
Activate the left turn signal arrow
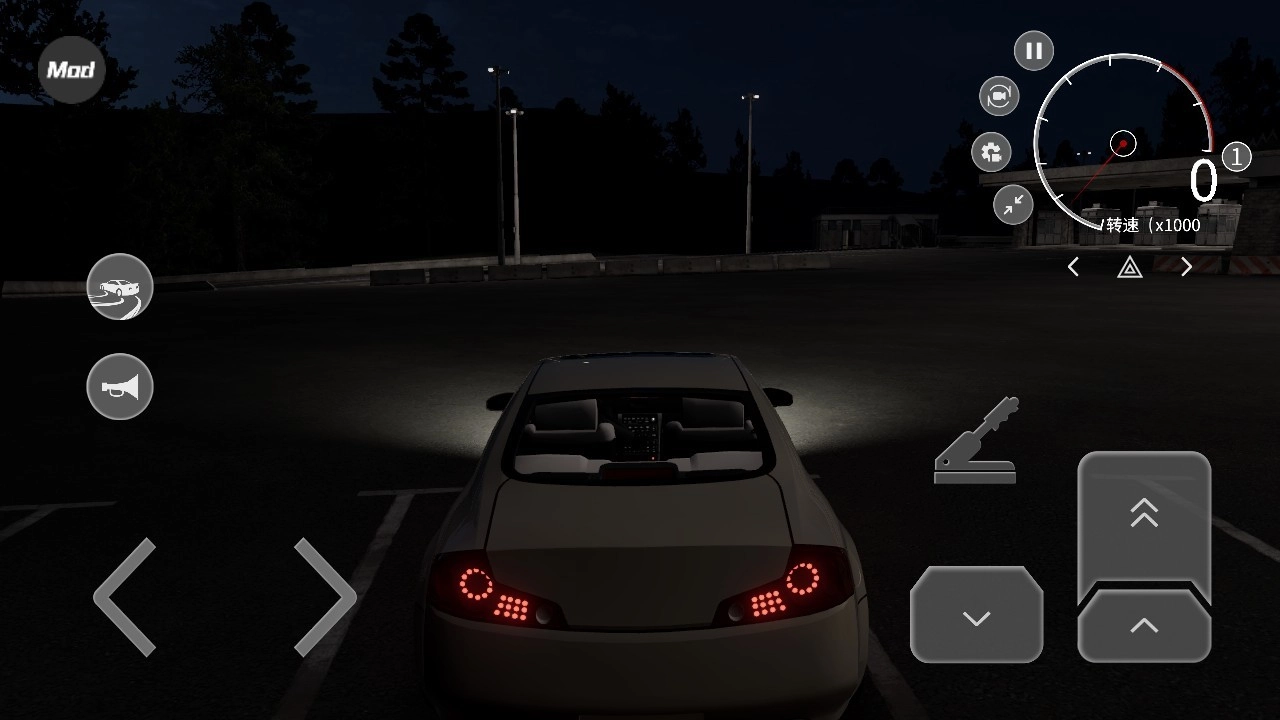(1073, 267)
